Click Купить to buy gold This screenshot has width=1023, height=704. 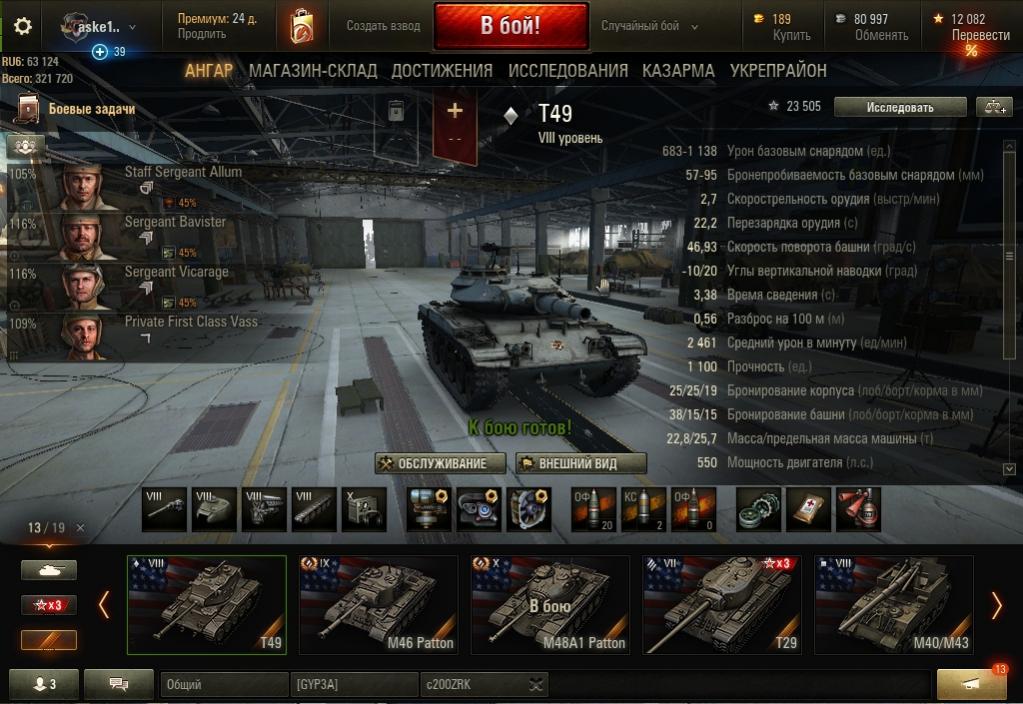click(792, 35)
